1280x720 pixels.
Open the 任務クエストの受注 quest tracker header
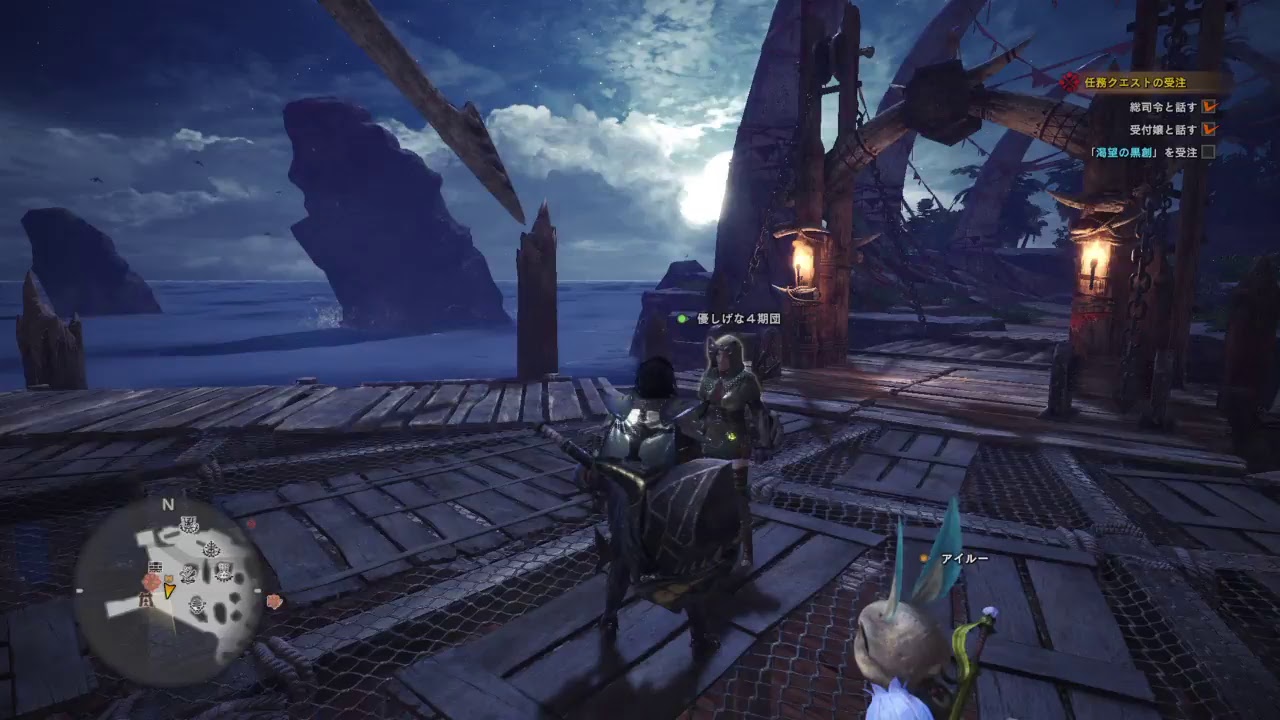point(1134,83)
